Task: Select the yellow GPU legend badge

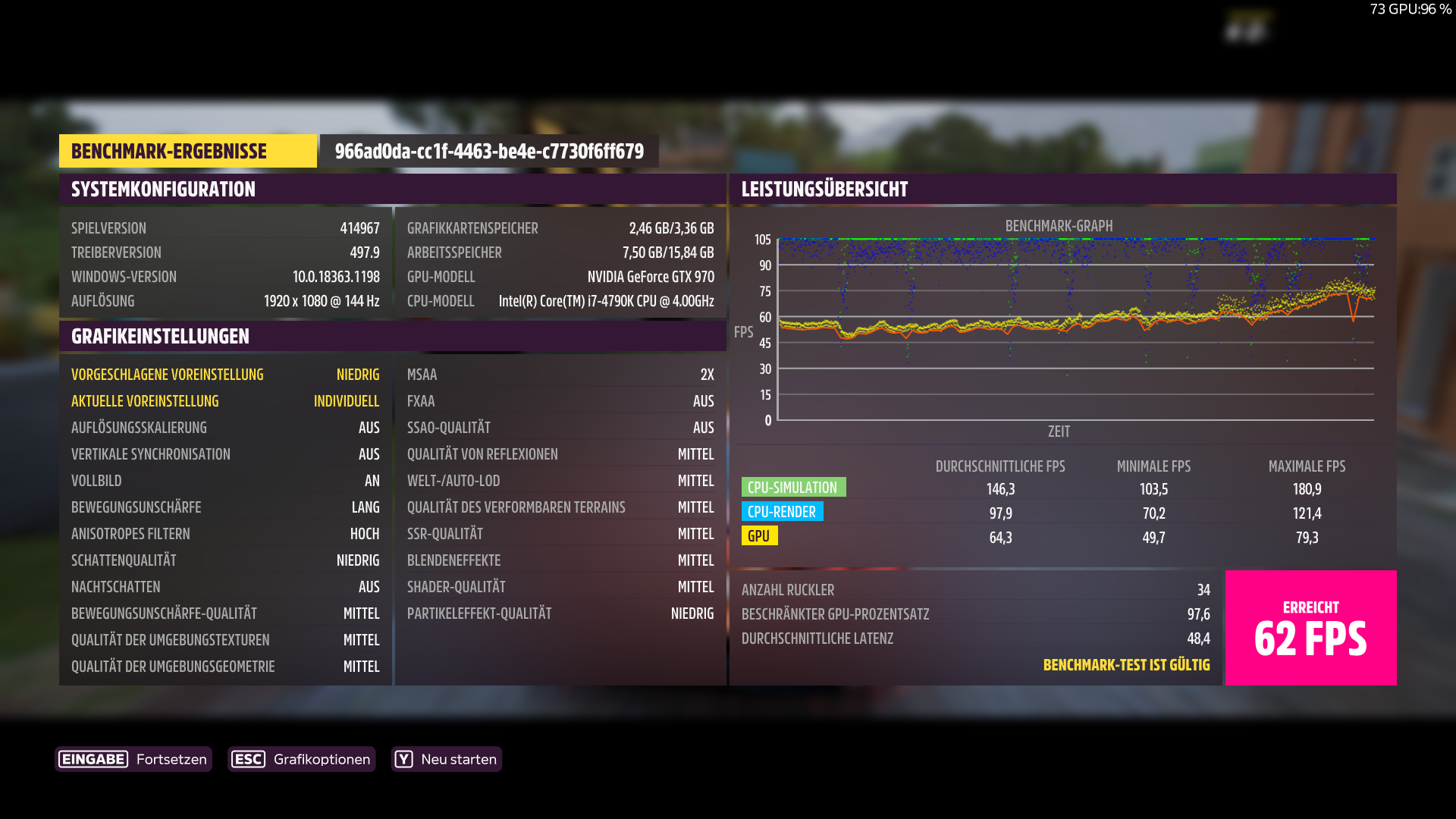Action: point(761,536)
